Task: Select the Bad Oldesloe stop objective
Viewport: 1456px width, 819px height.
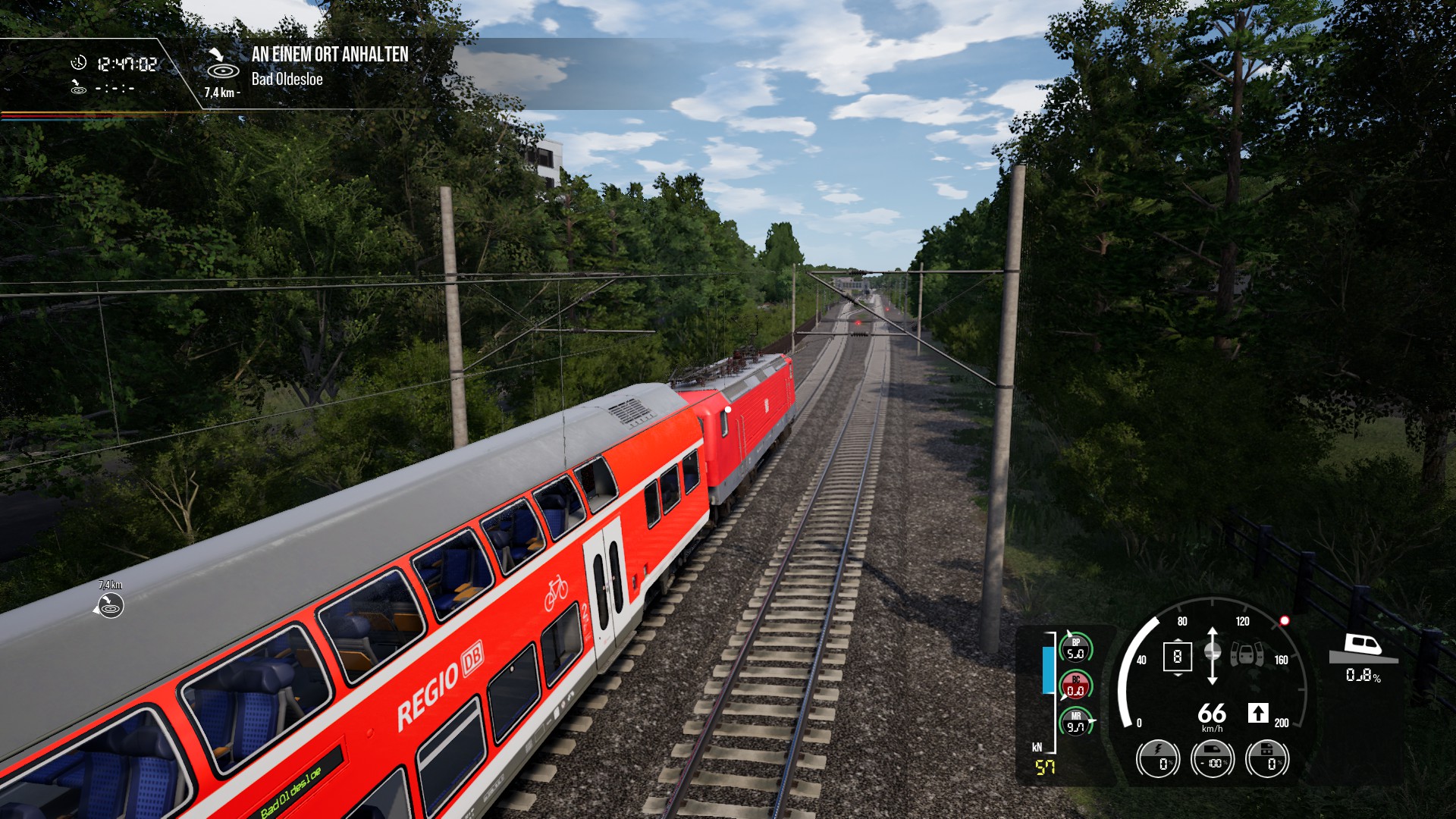Action: [x=287, y=79]
